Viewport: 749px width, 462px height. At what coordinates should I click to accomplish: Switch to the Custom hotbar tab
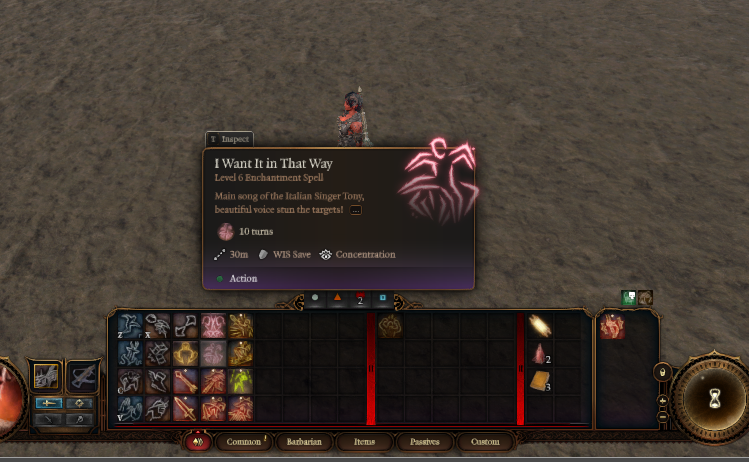[x=485, y=441]
